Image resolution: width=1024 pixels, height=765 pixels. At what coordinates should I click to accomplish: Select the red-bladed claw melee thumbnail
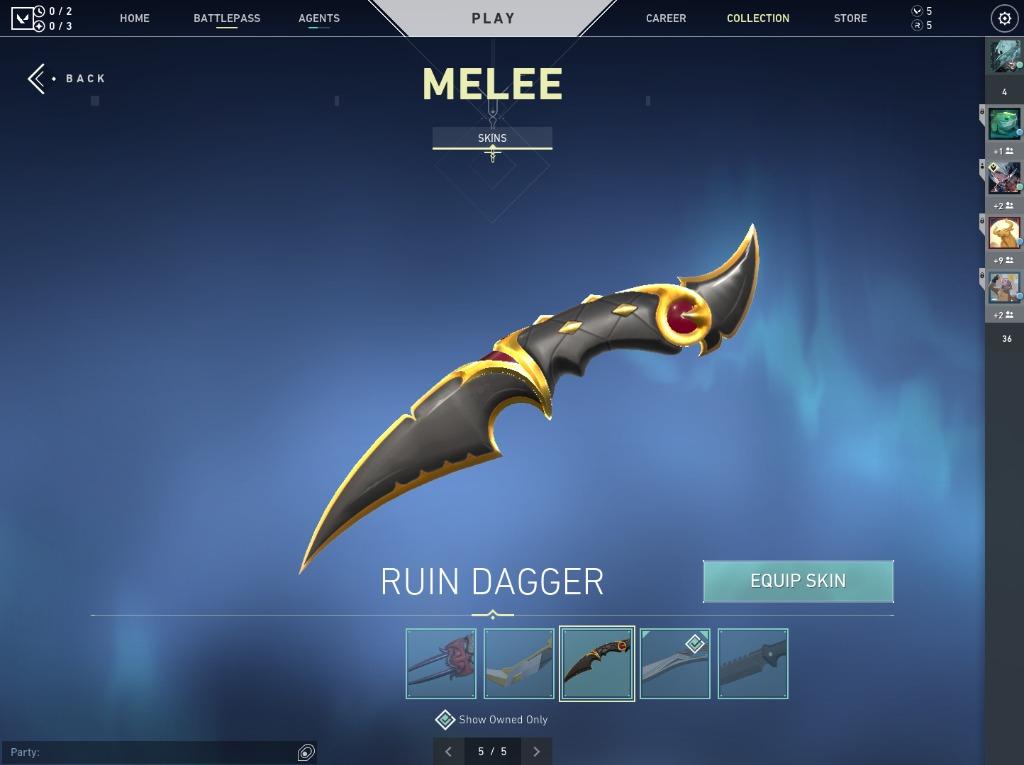[441, 663]
